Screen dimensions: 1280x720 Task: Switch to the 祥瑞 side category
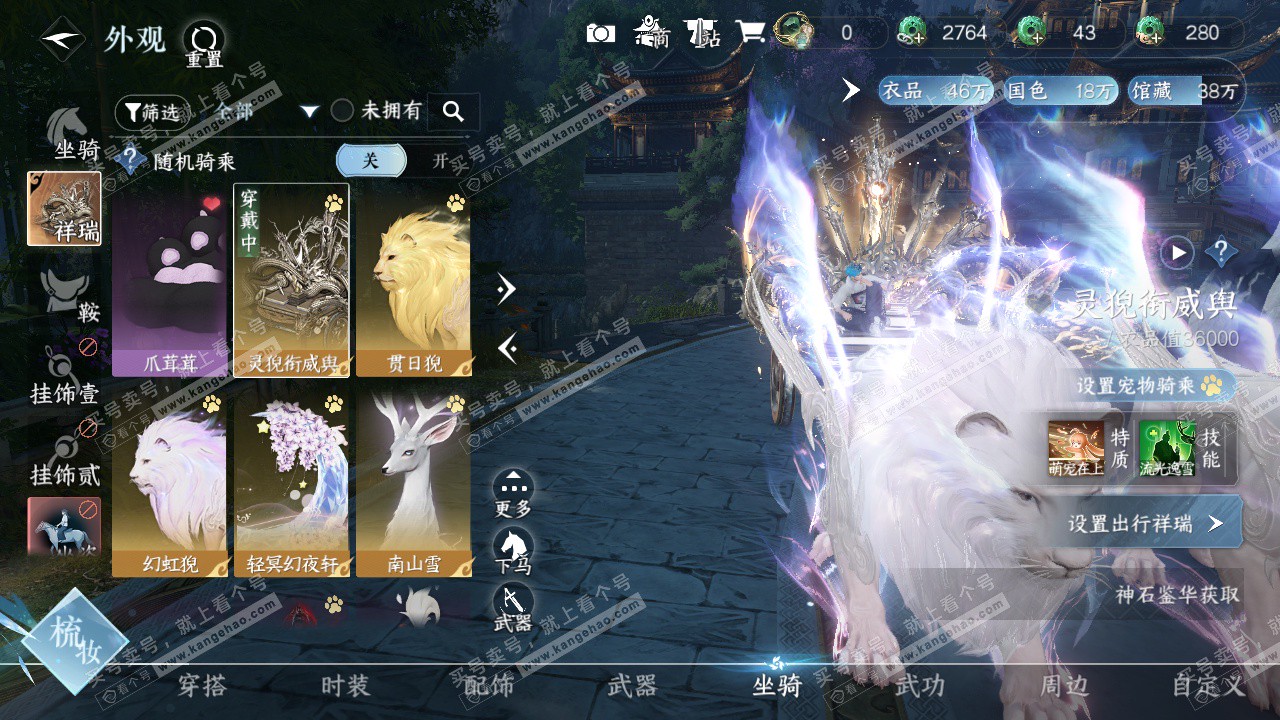(x=64, y=208)
